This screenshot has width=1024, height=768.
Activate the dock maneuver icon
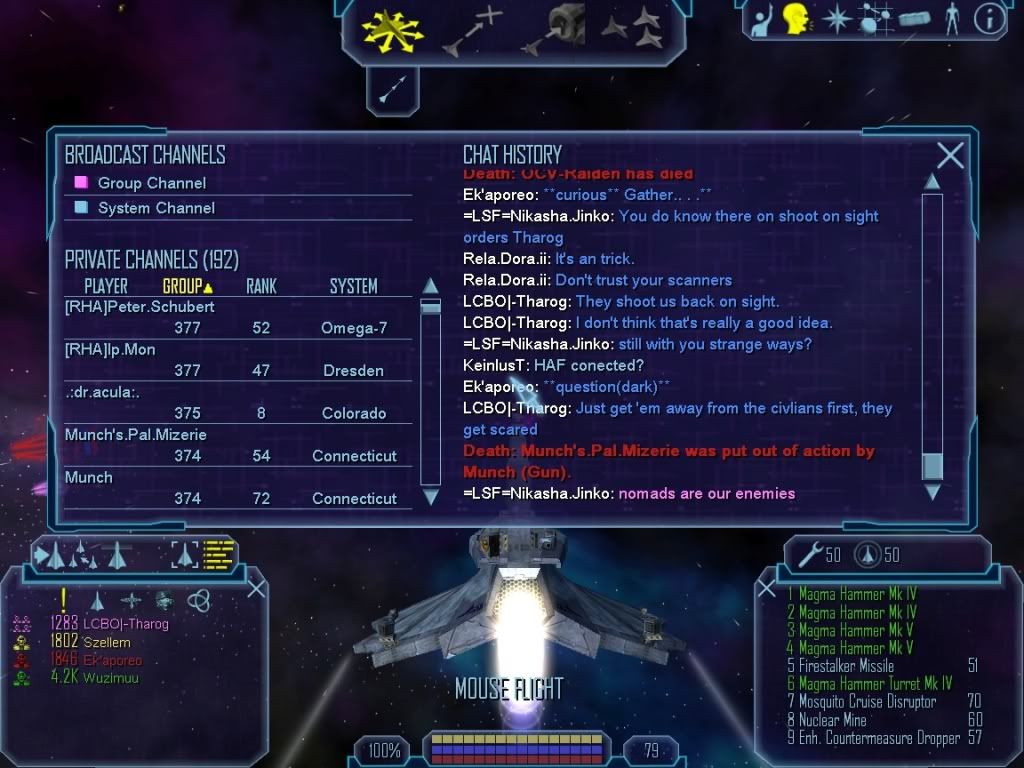click(555, 27)
